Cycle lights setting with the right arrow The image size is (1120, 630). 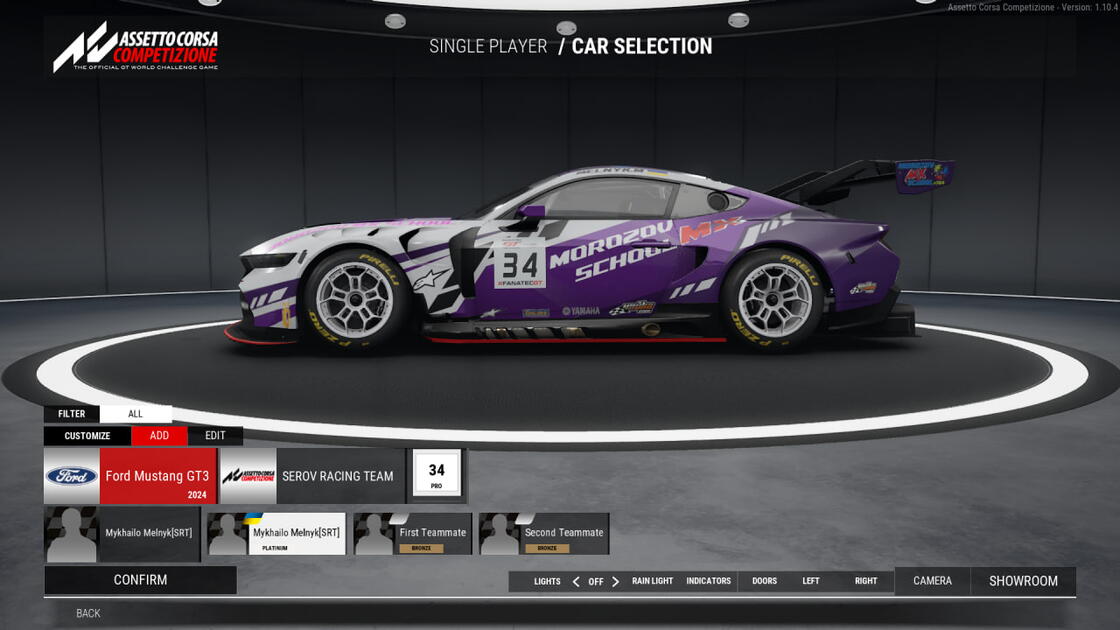click(615, 581)
